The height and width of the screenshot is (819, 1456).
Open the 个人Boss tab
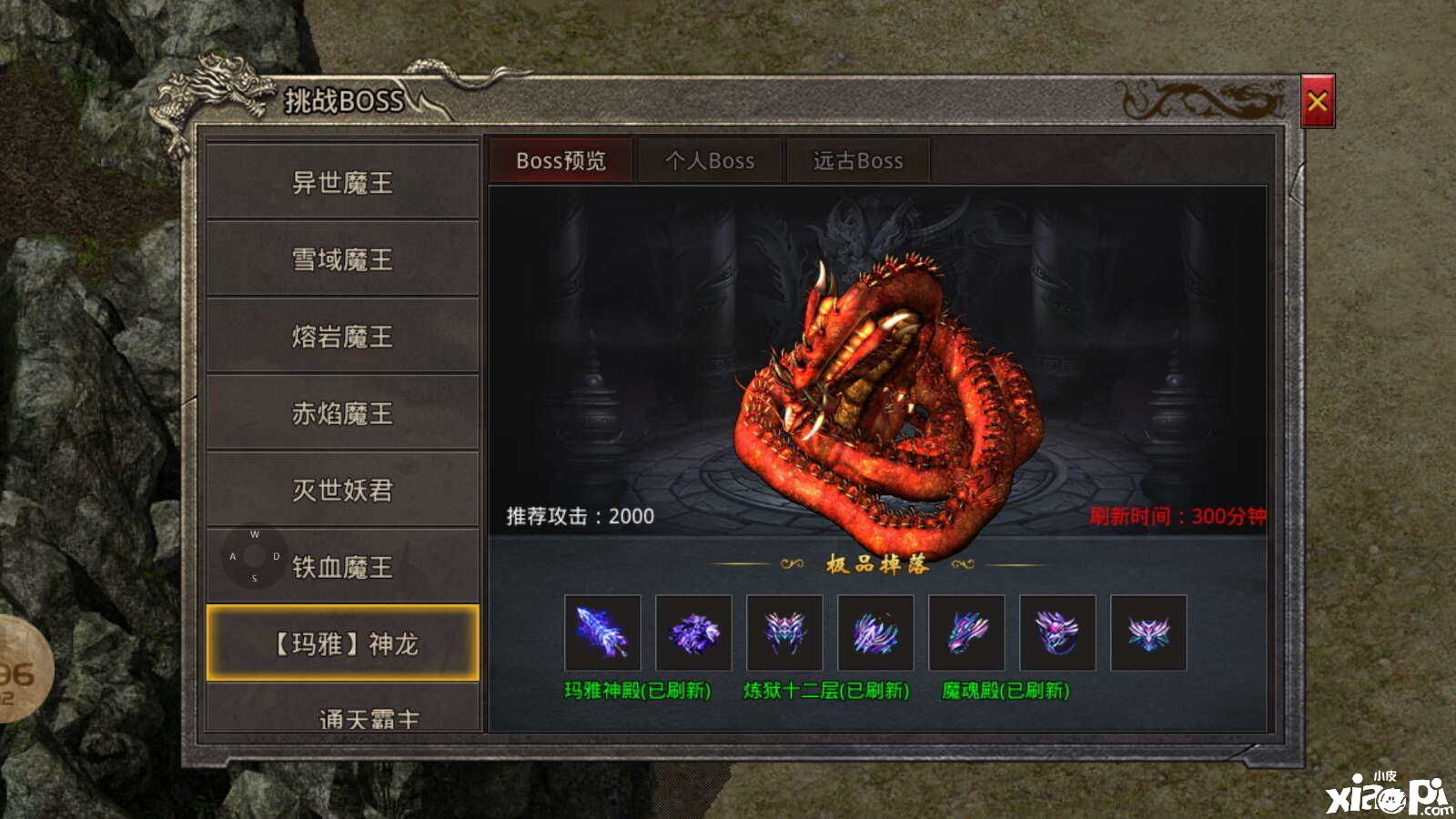[x=710, y=161]
